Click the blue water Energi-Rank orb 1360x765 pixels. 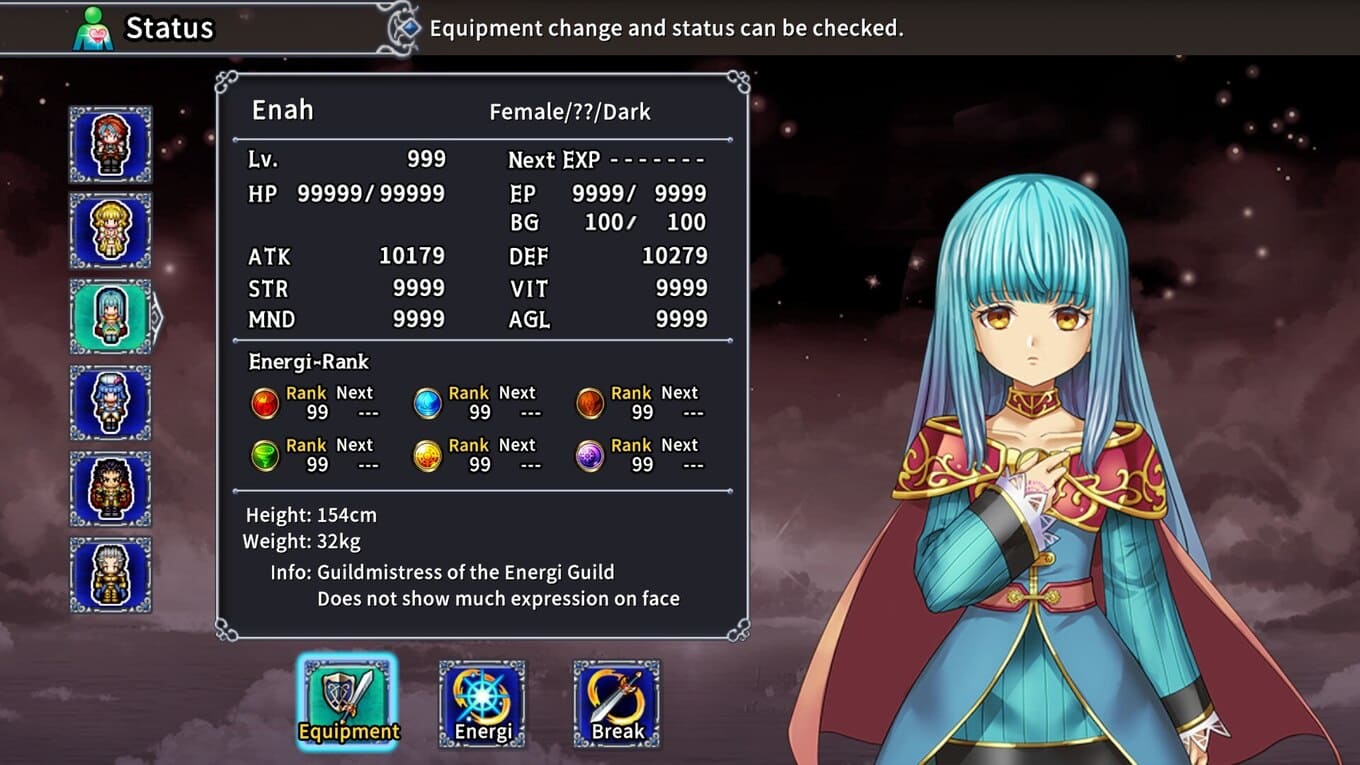427,403
